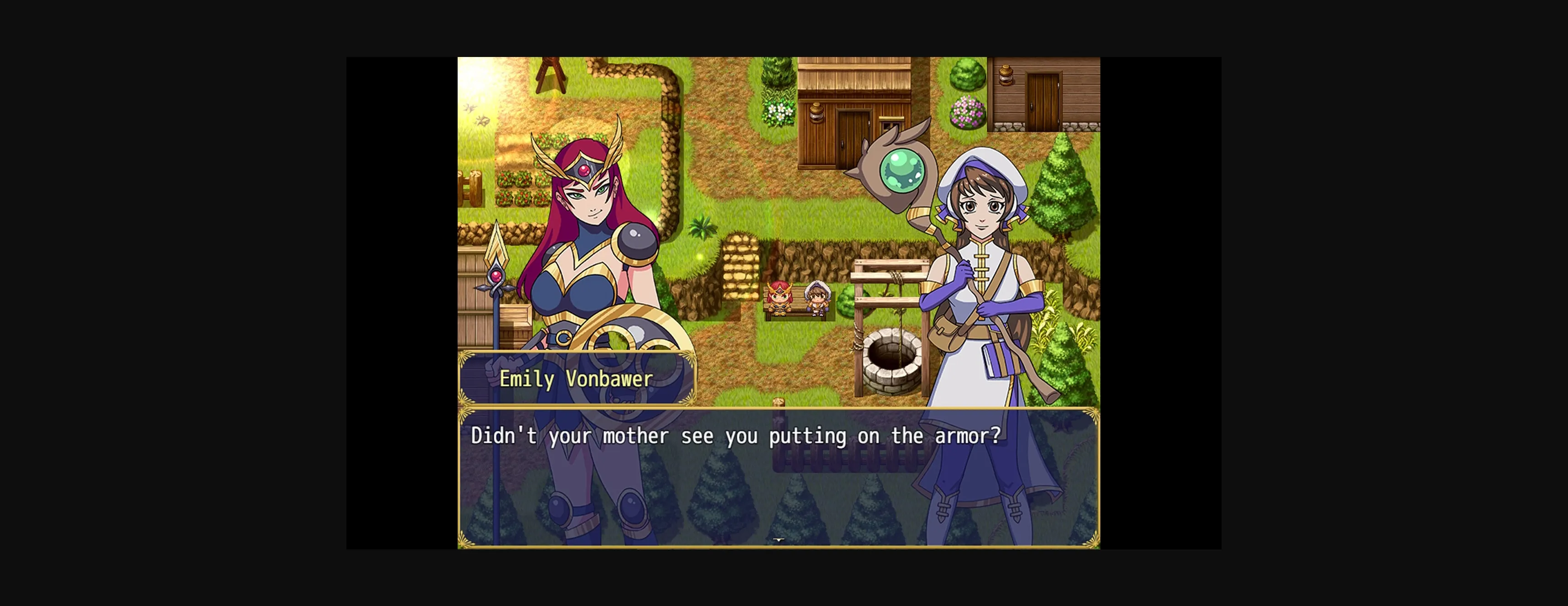Click the continue arrow under the dialogue
Viewport: 1568px width, 606px height.
pyautogui.click(x=779, y=540)
